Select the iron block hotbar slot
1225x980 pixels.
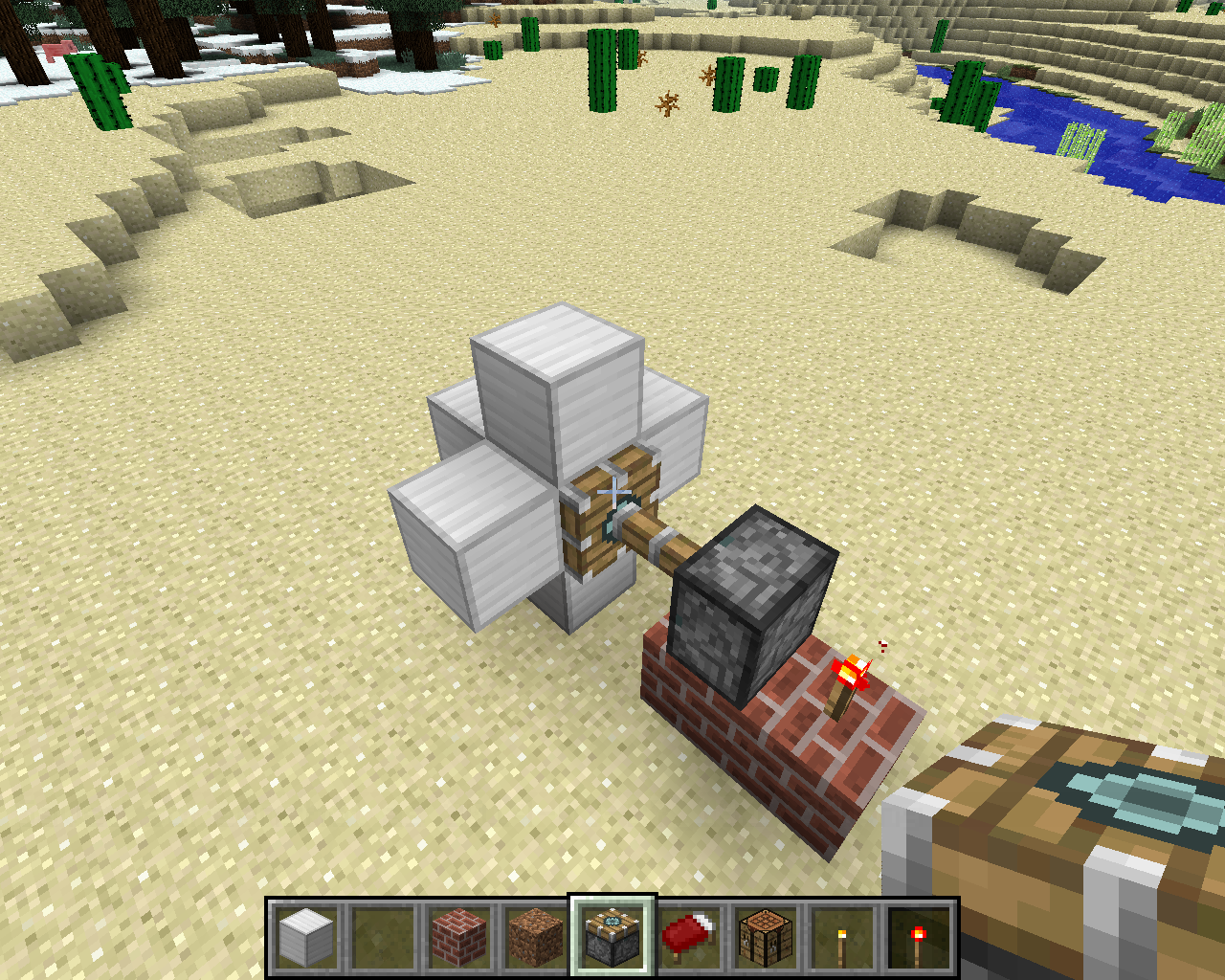point(306,936)
